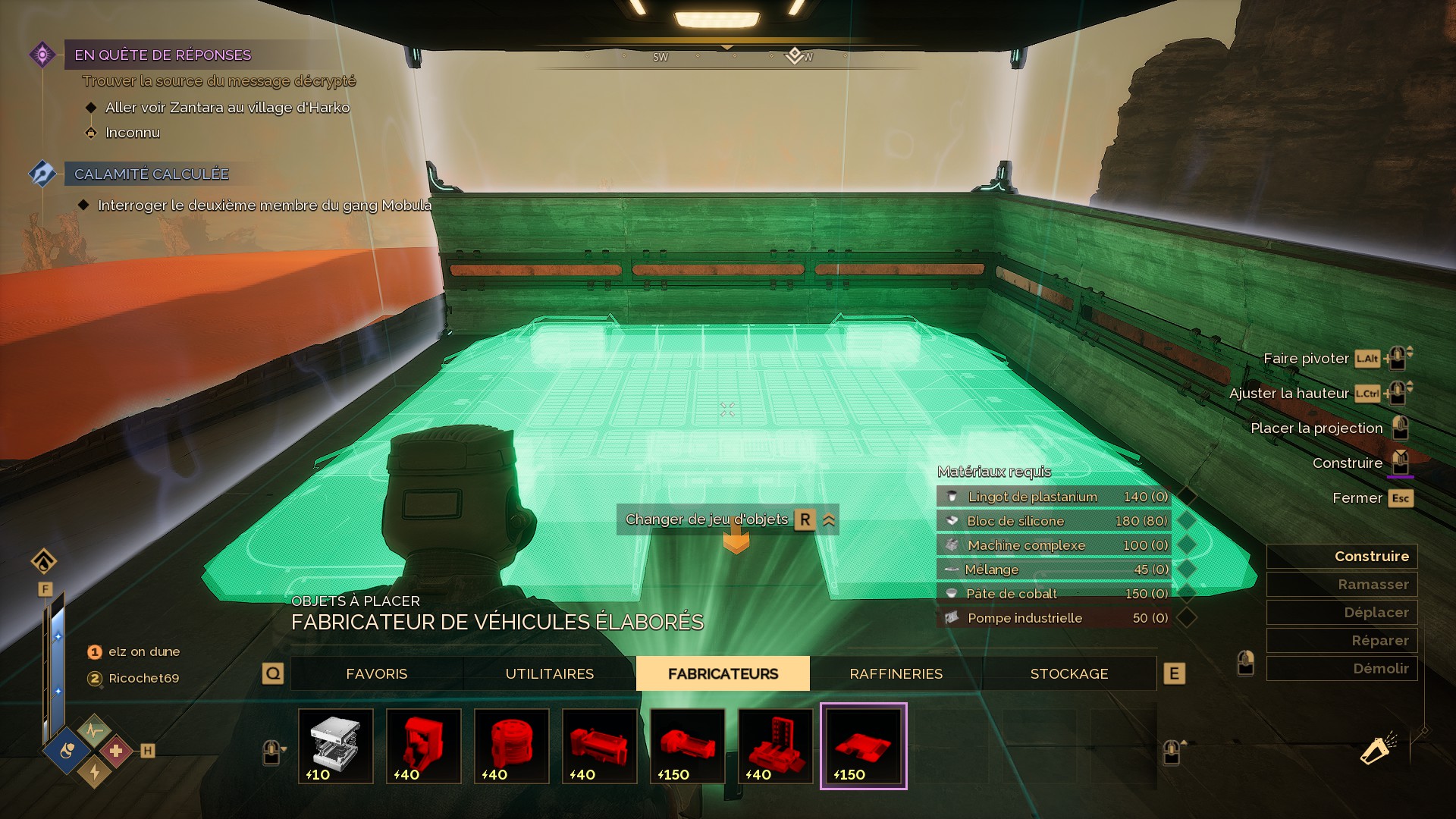Choose the Déplacer mode option
1456x819 pixels.
tap(1341, 612)
